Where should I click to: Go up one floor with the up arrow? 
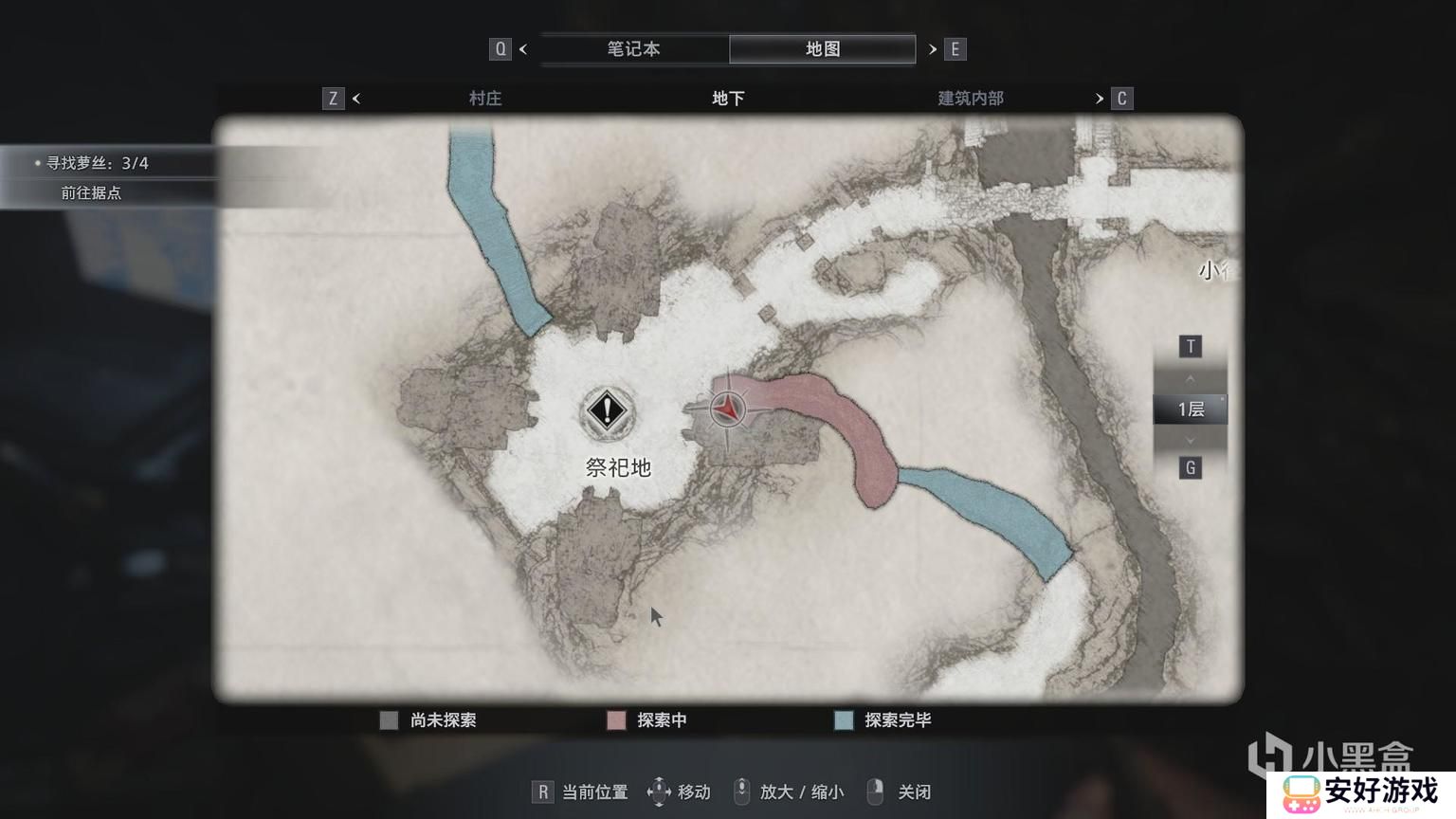(x=1191, y=378)
